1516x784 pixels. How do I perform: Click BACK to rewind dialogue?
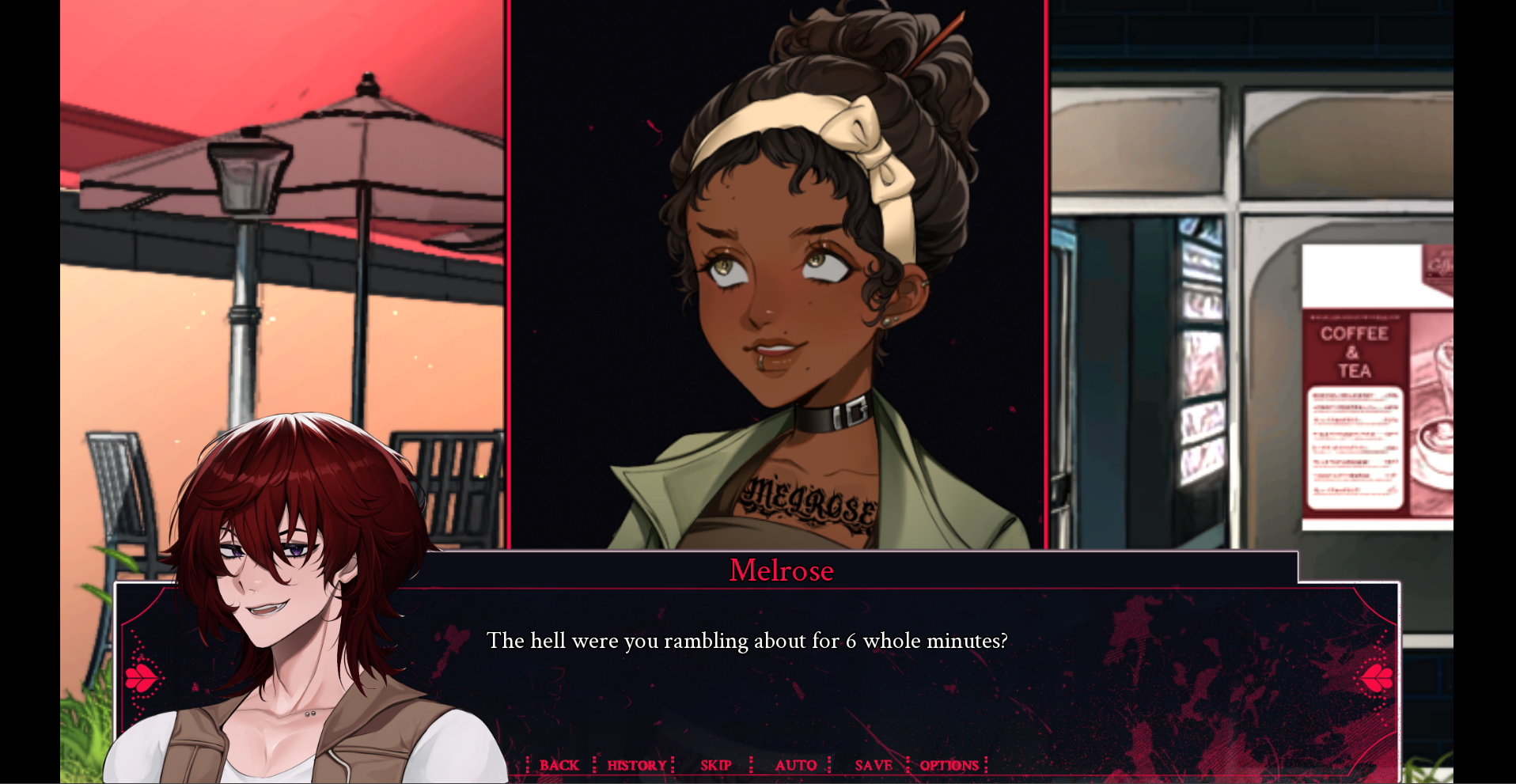tap(559, 765)
